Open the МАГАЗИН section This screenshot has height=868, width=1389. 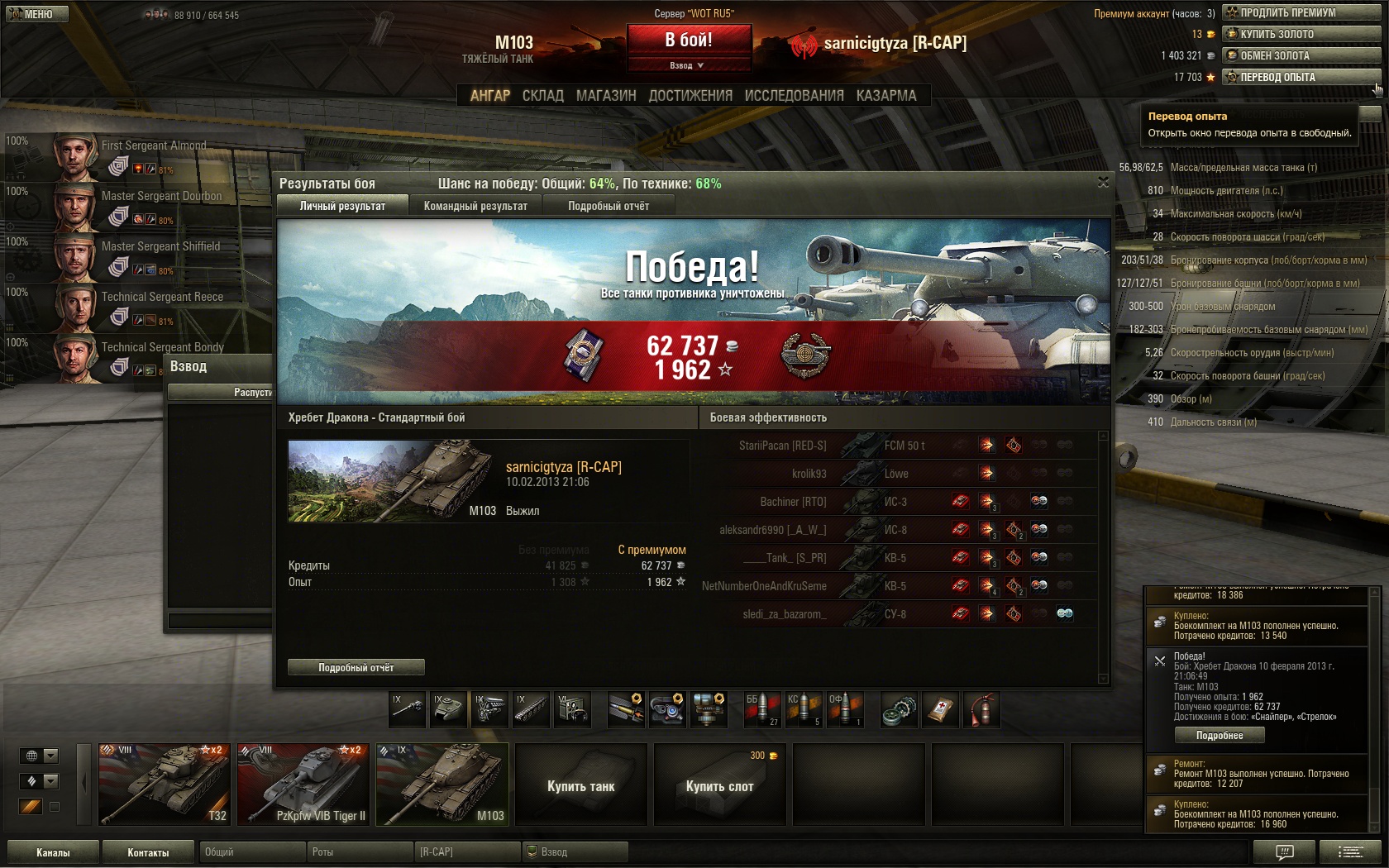(x=606, y=96)
